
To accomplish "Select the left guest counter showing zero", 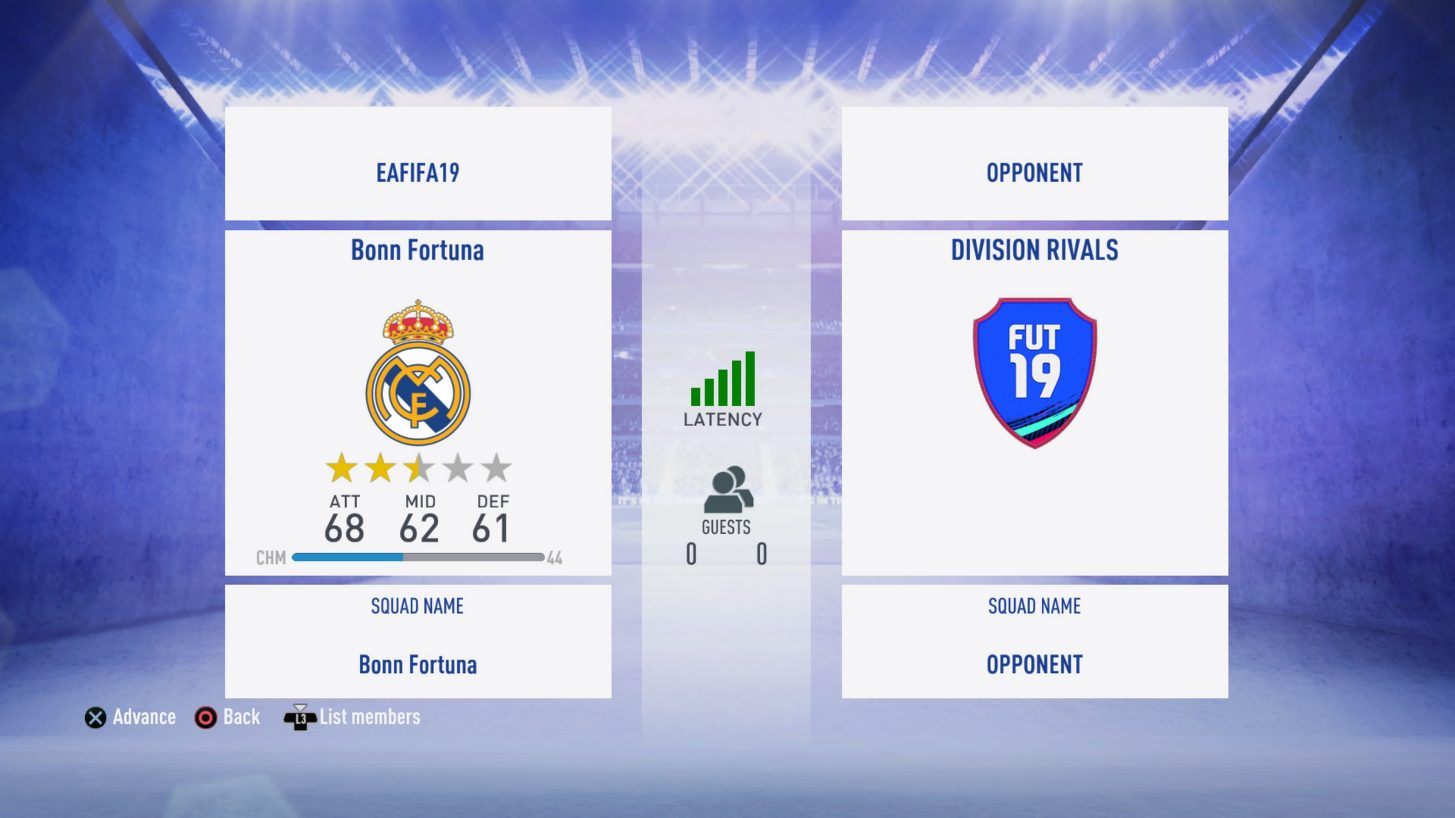I will pyautogui.click(x=690, y=554).
